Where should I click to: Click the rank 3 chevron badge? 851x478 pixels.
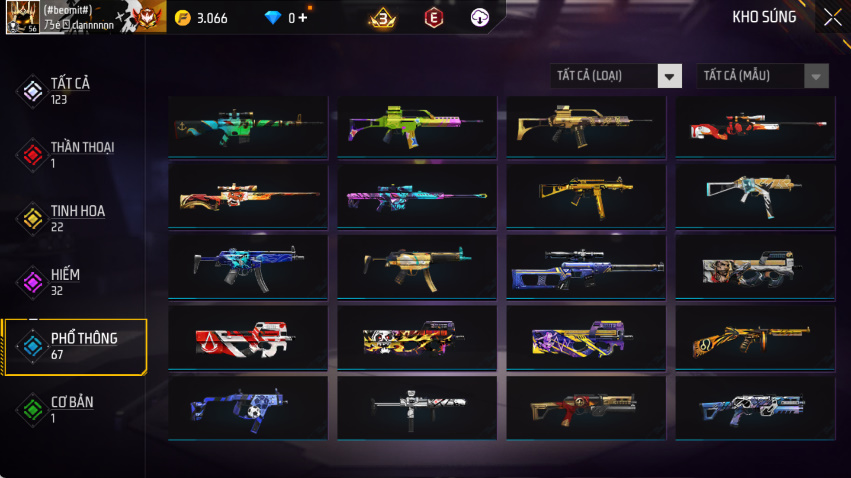381,17
